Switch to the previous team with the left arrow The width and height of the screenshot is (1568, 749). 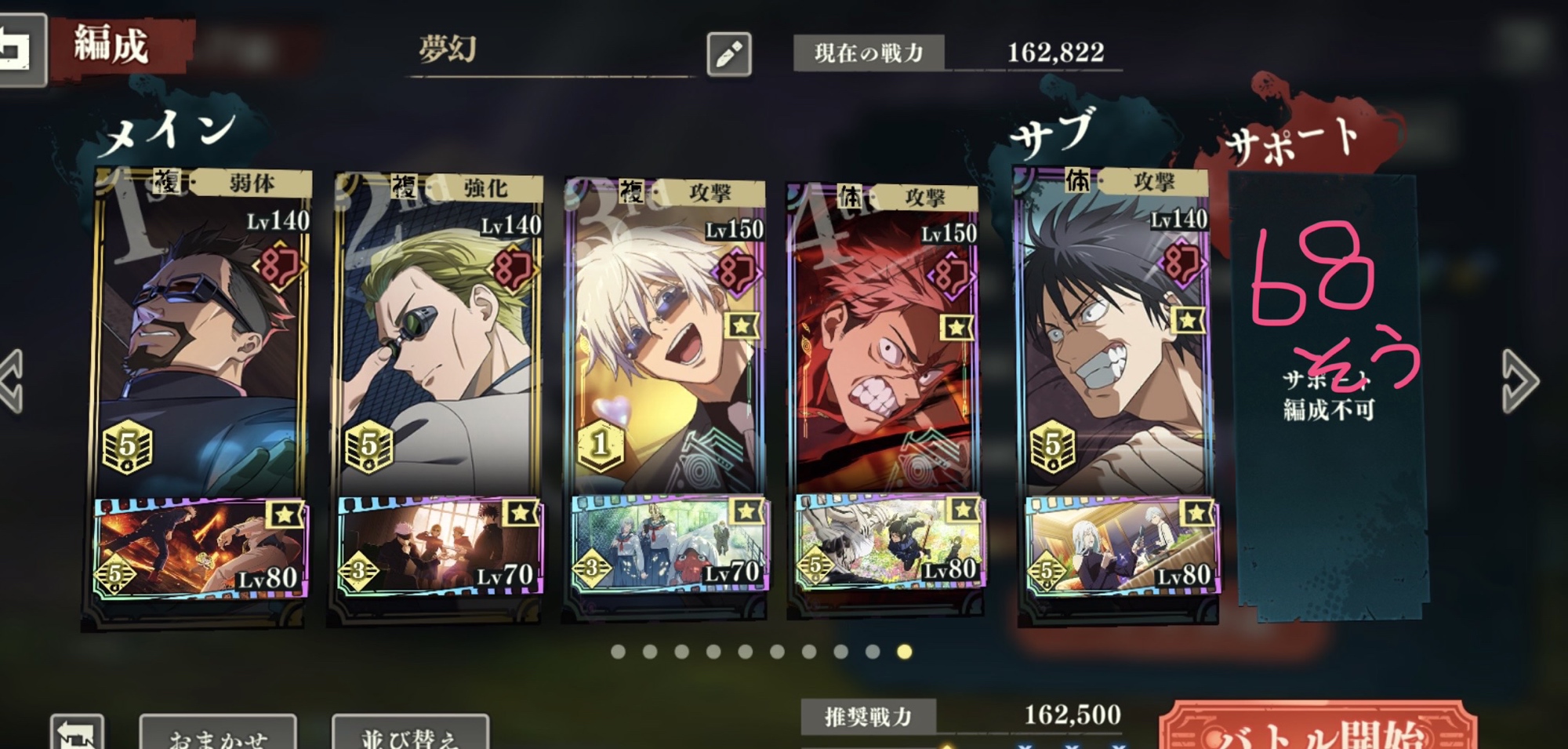[x=13, y=382]
